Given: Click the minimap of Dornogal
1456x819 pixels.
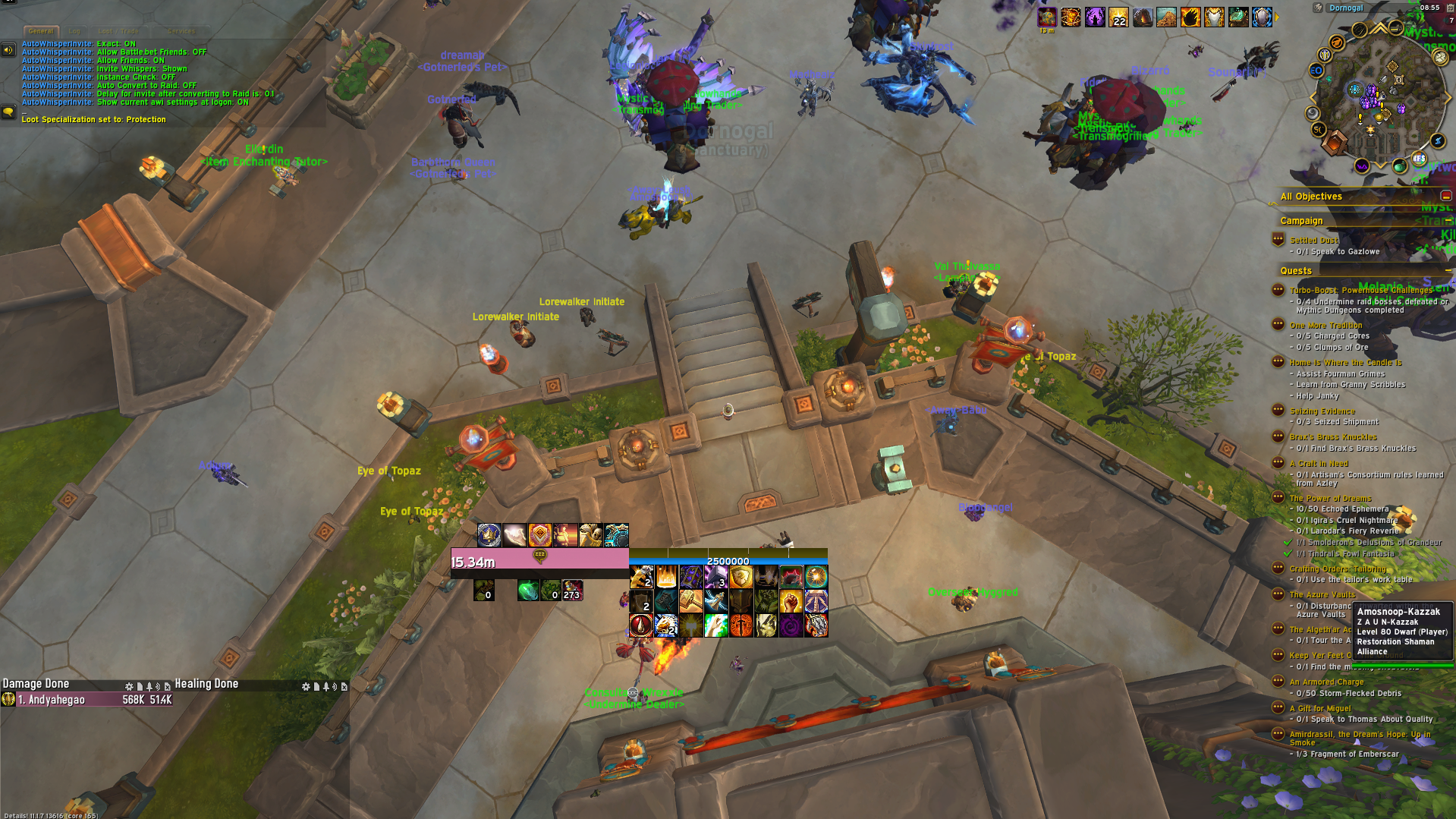Looking at the screenshot, I should tap(1378, 98).
